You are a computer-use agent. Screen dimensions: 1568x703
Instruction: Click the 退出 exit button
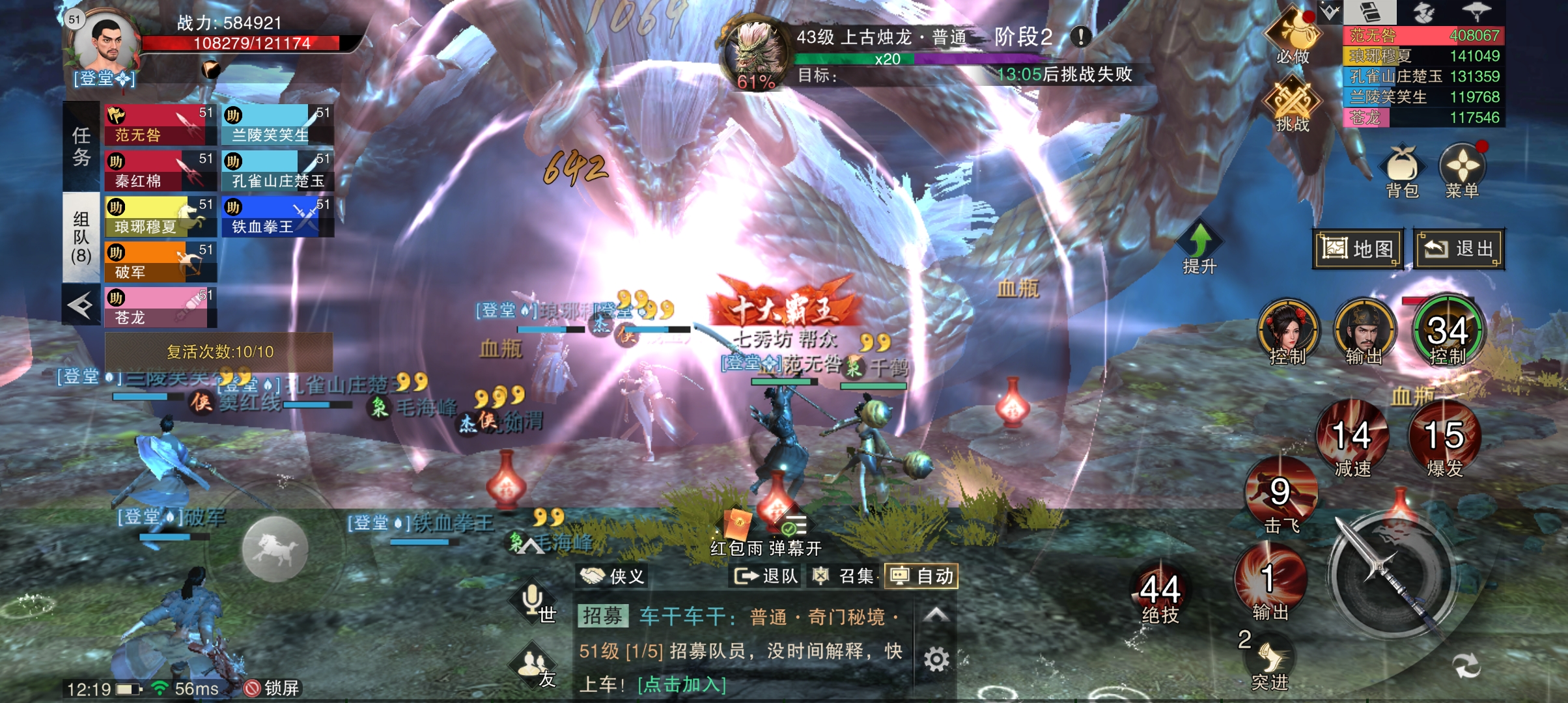(1459, 249)
